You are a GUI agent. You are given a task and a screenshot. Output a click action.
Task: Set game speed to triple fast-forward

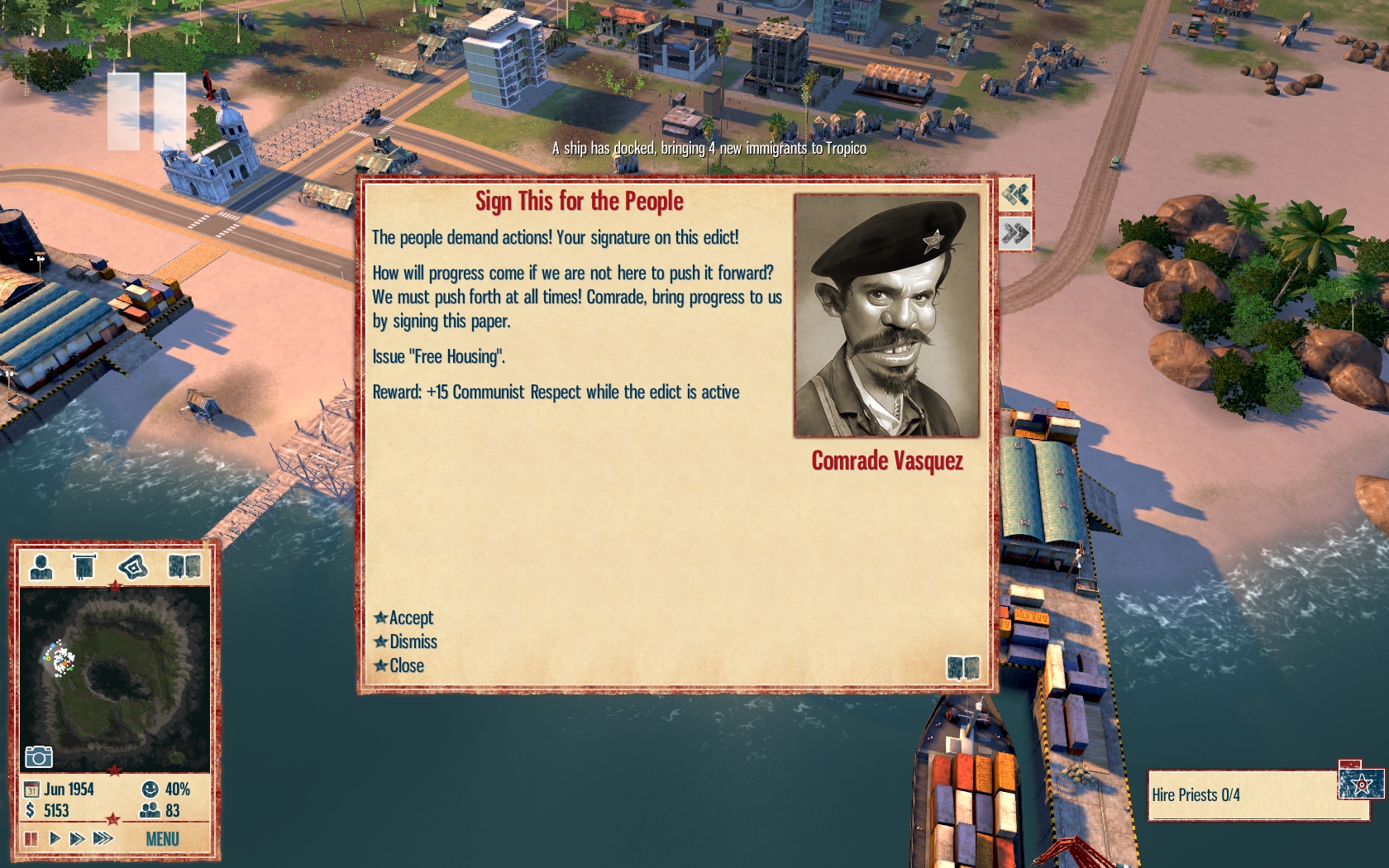tap(103, 839)
